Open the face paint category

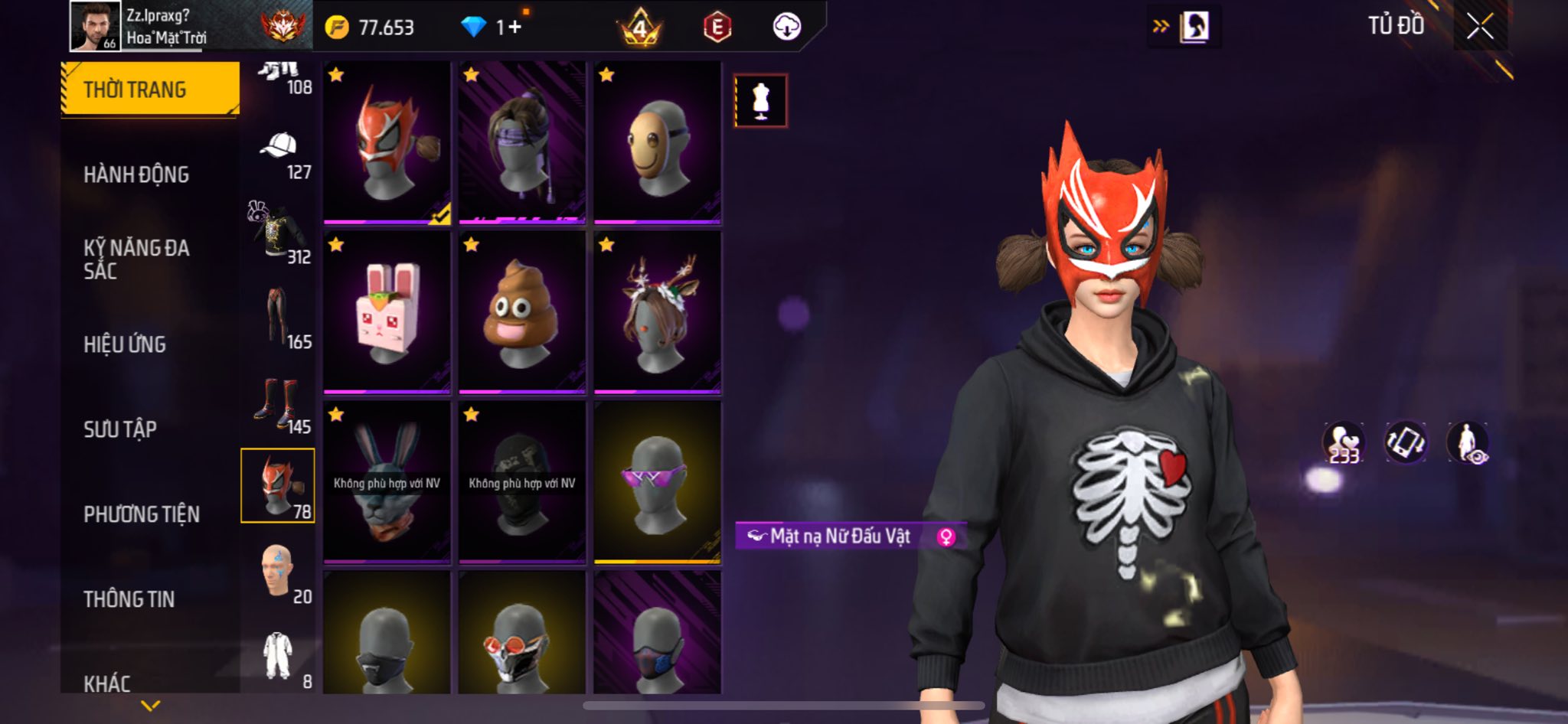tap(279, 572)
